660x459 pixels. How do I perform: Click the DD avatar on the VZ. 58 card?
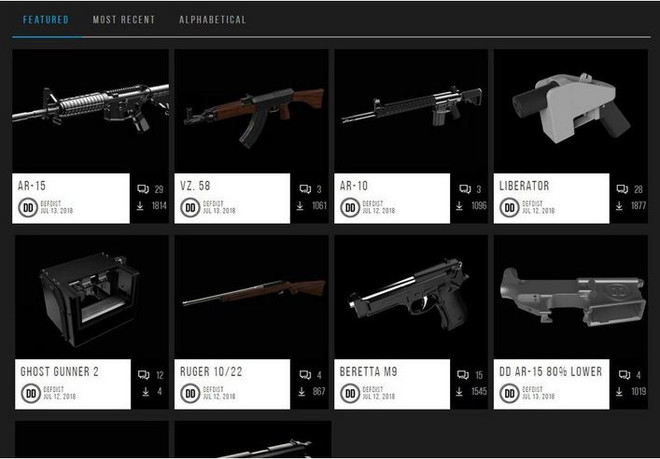pos(189,208)
